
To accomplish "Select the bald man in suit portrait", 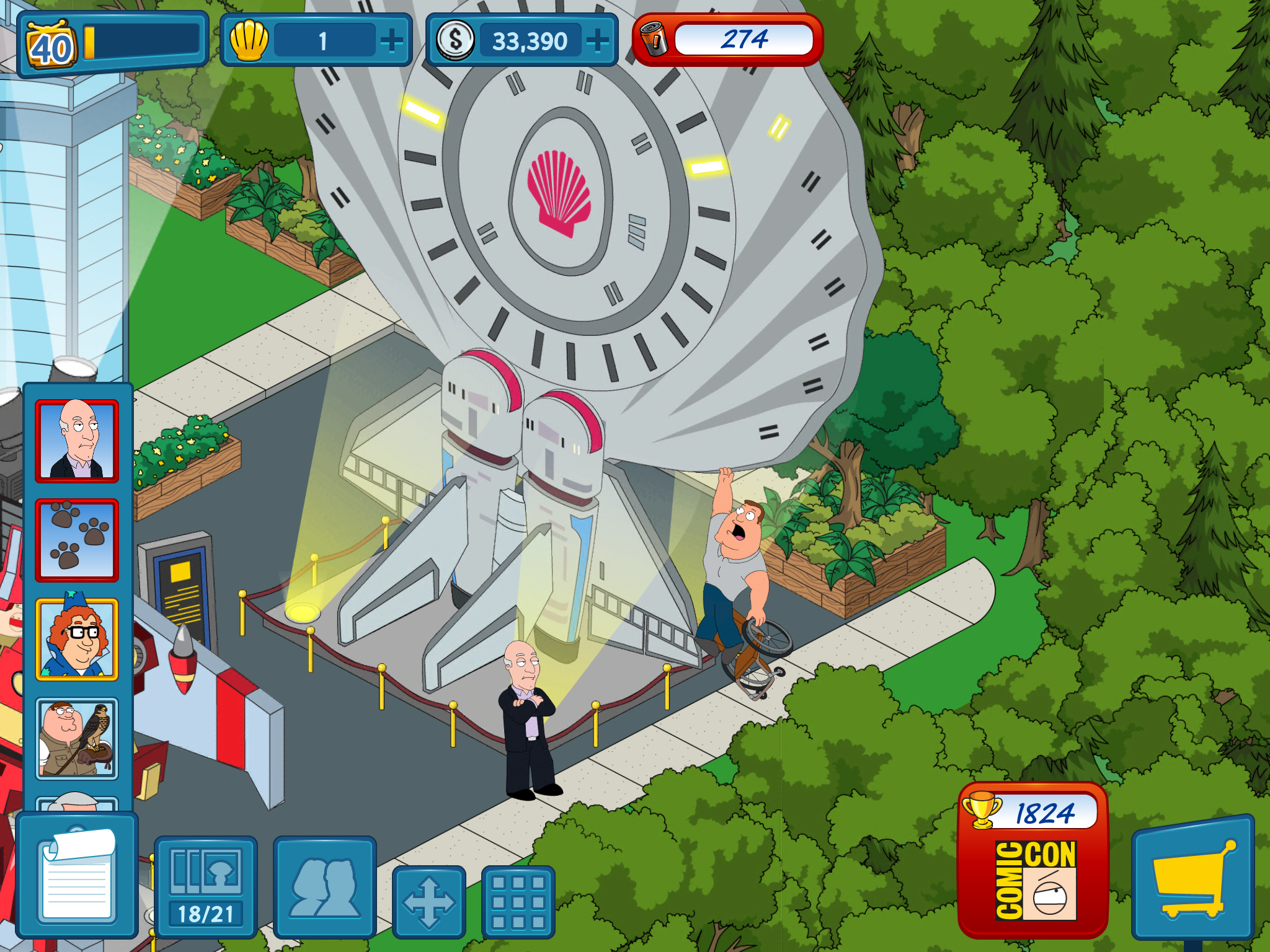I will click(77, 441).
